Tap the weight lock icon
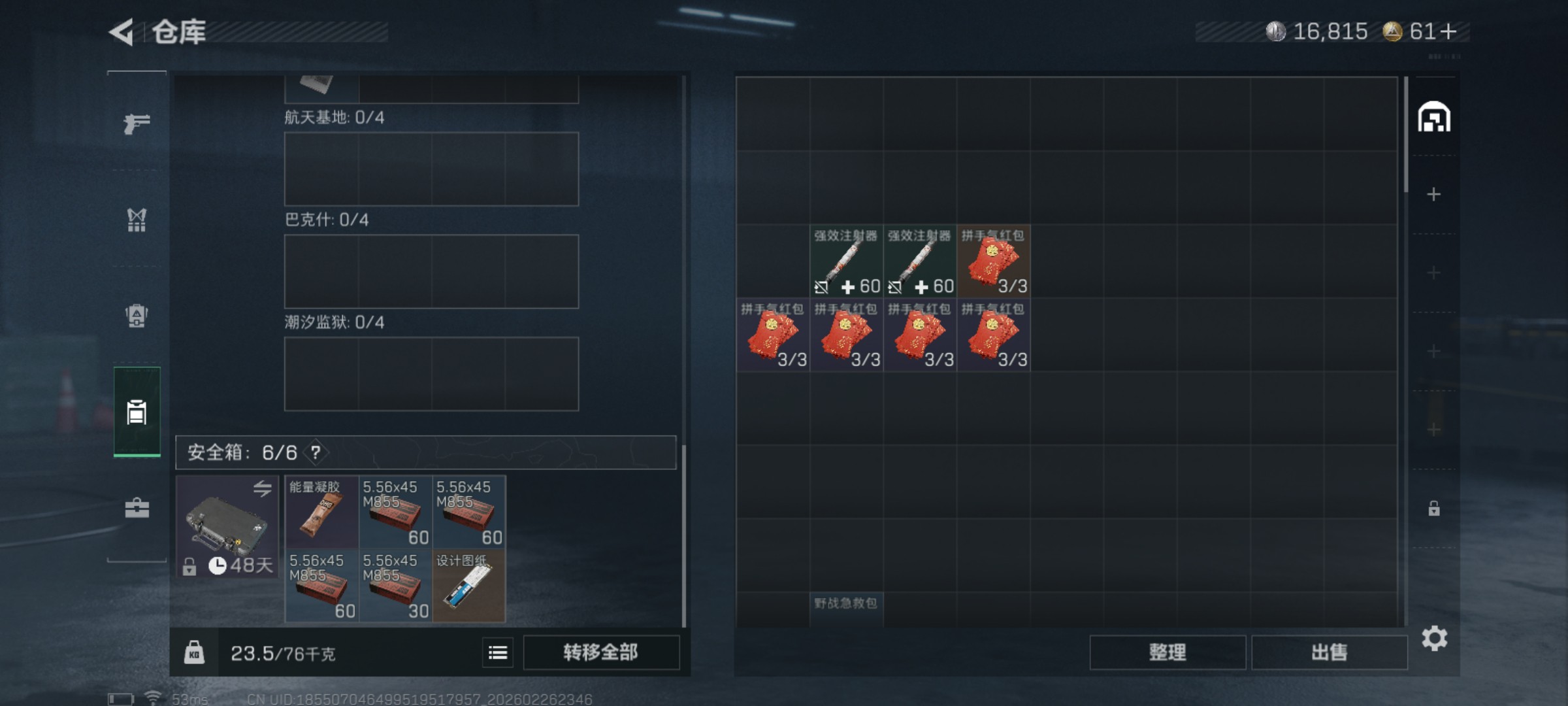The image size is (1568, 706). click(194, 652)
